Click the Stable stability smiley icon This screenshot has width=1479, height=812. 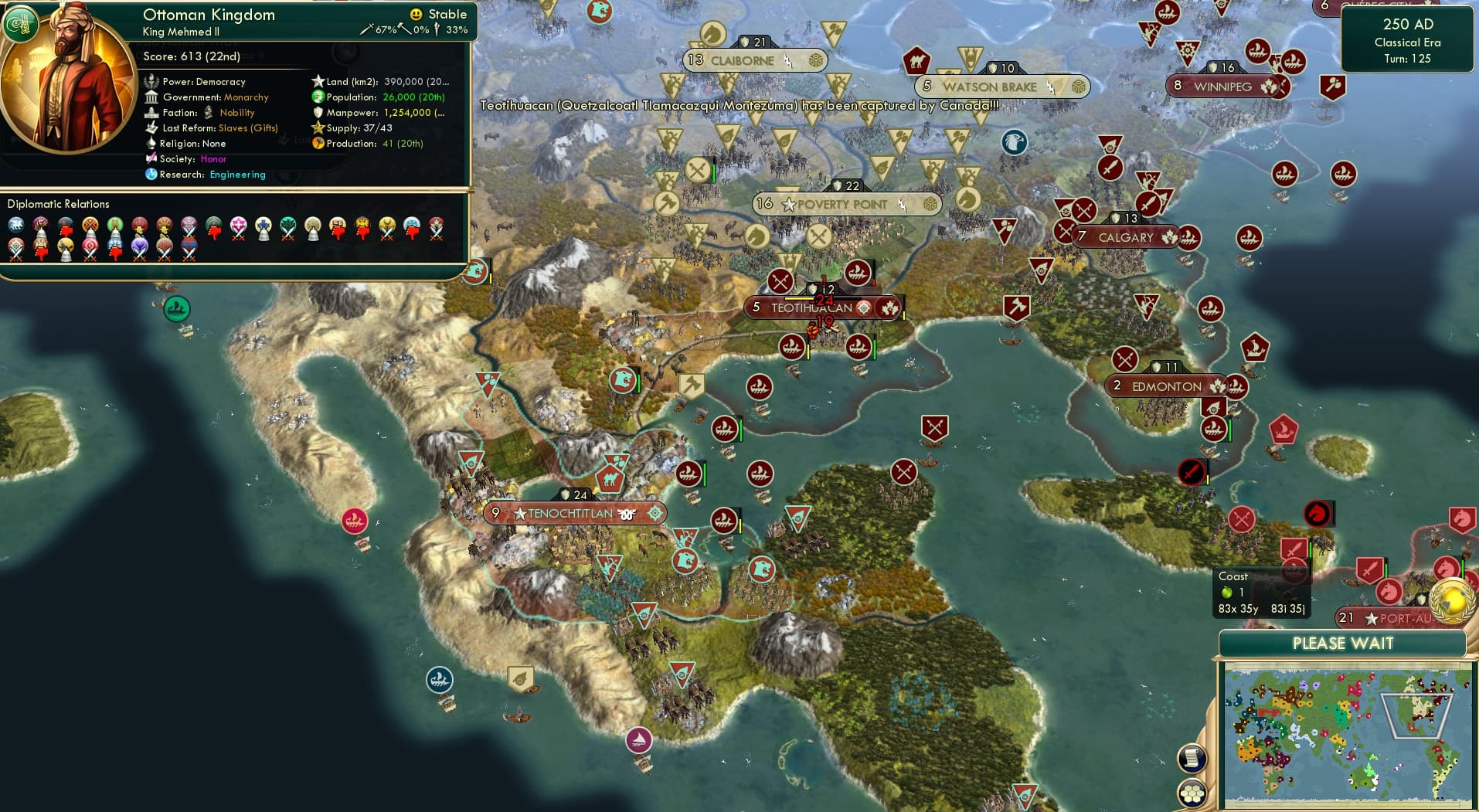(x=416, y=13)
